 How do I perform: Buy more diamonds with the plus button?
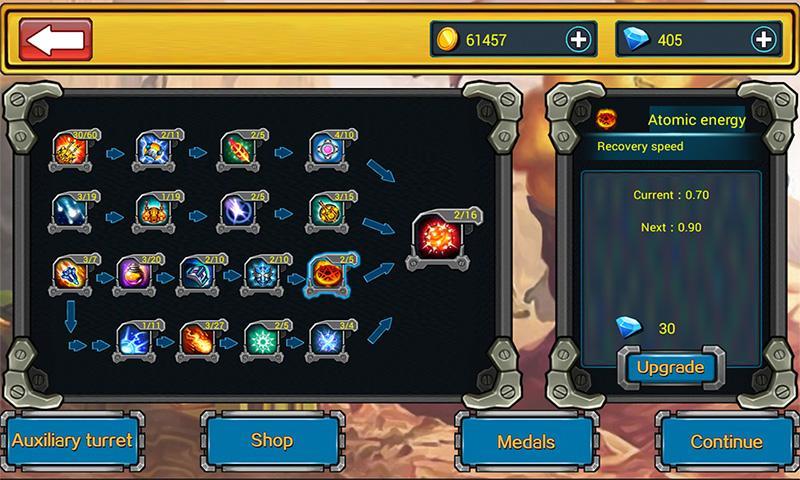763,40
